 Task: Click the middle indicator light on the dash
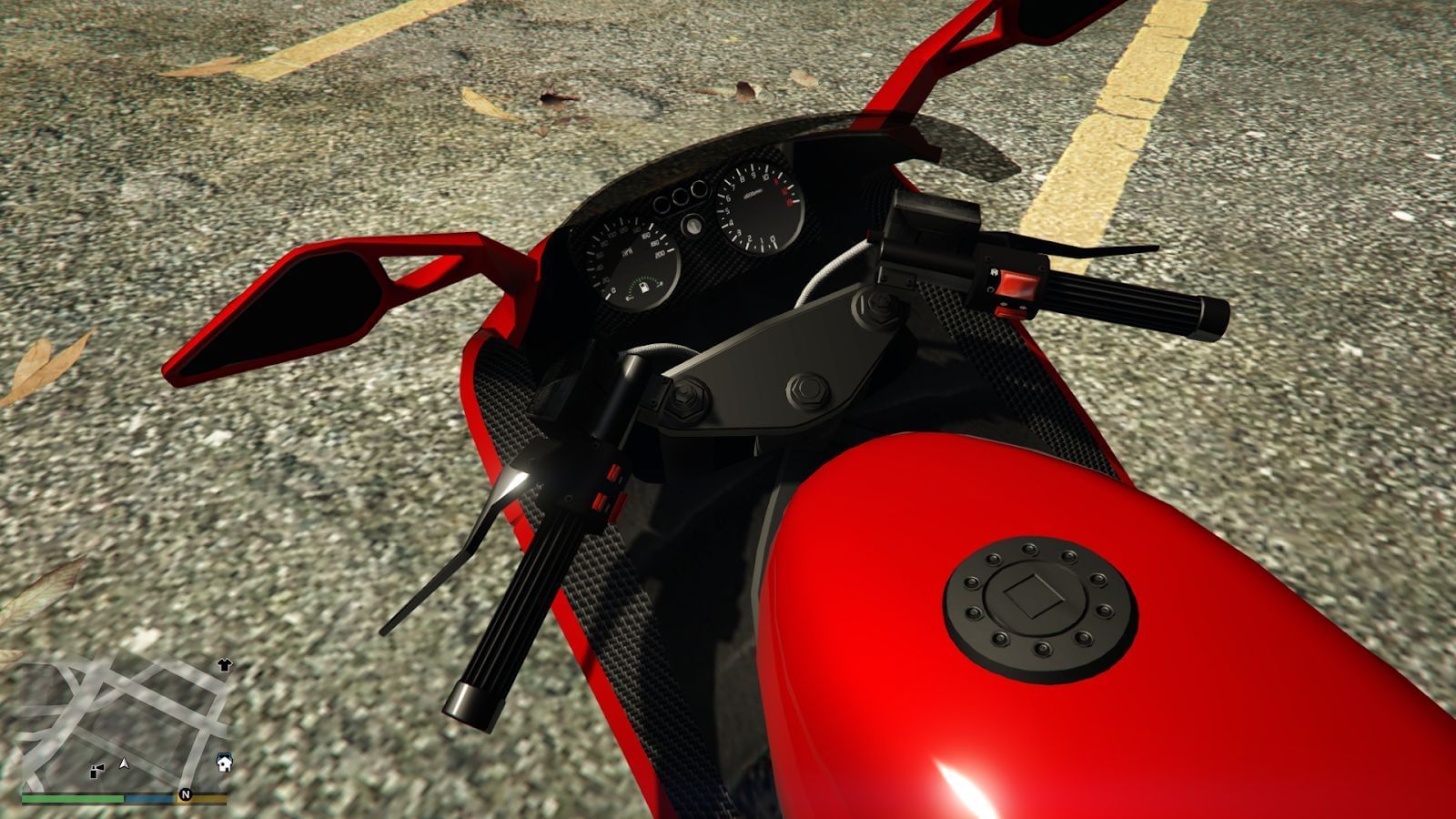coord(679,197)
